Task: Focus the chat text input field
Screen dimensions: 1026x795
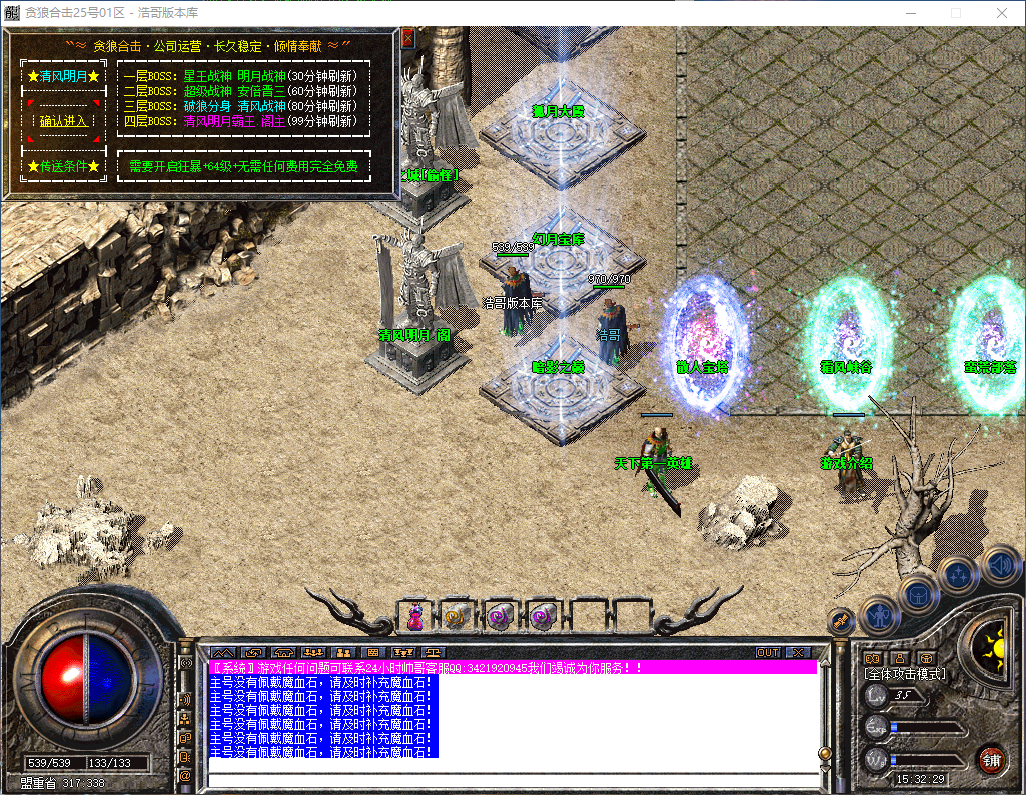Action: [510, 777]
